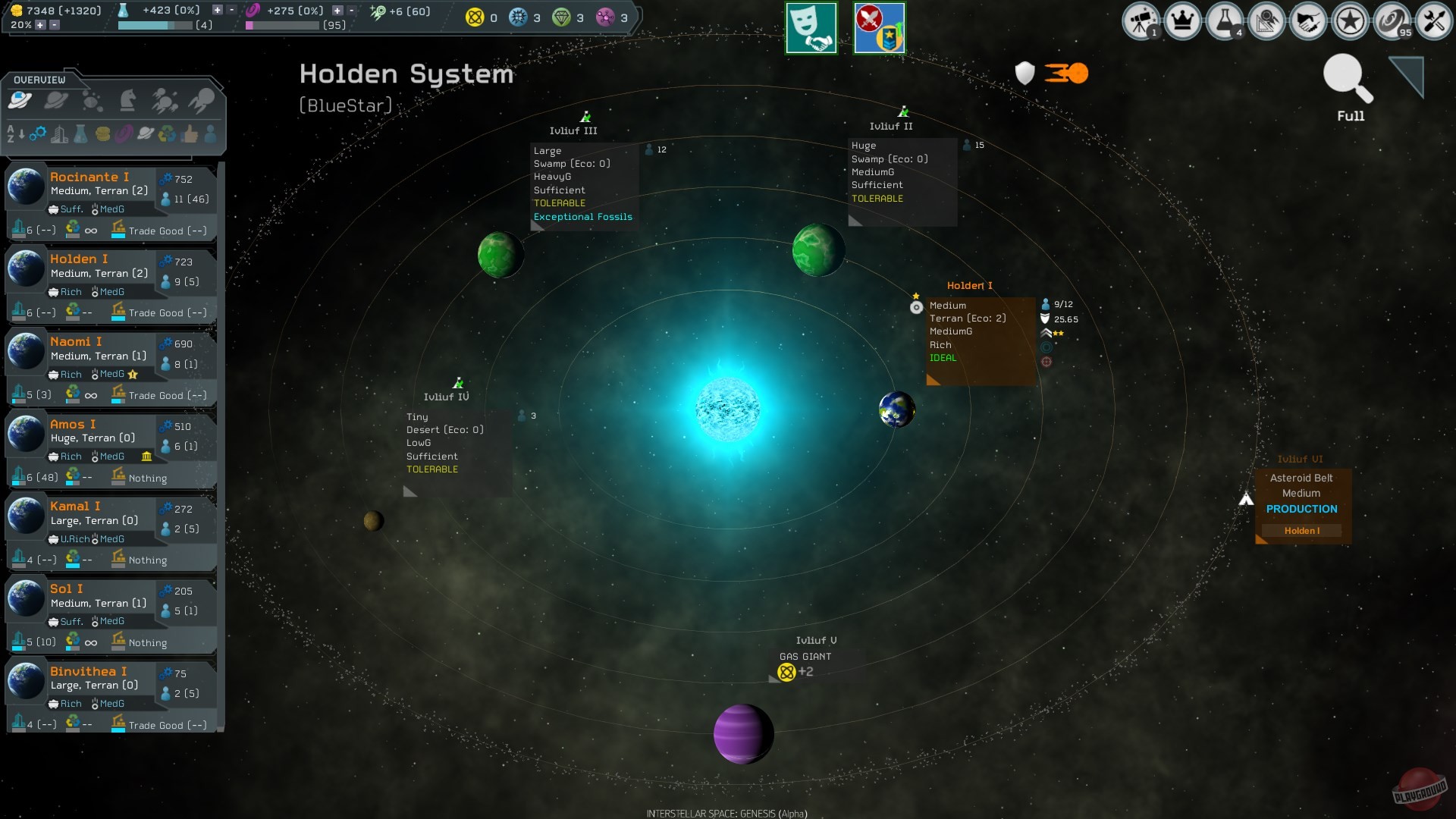Expand the zoom level triangle selector
1456x819 pixels.
coord(1407,76)
